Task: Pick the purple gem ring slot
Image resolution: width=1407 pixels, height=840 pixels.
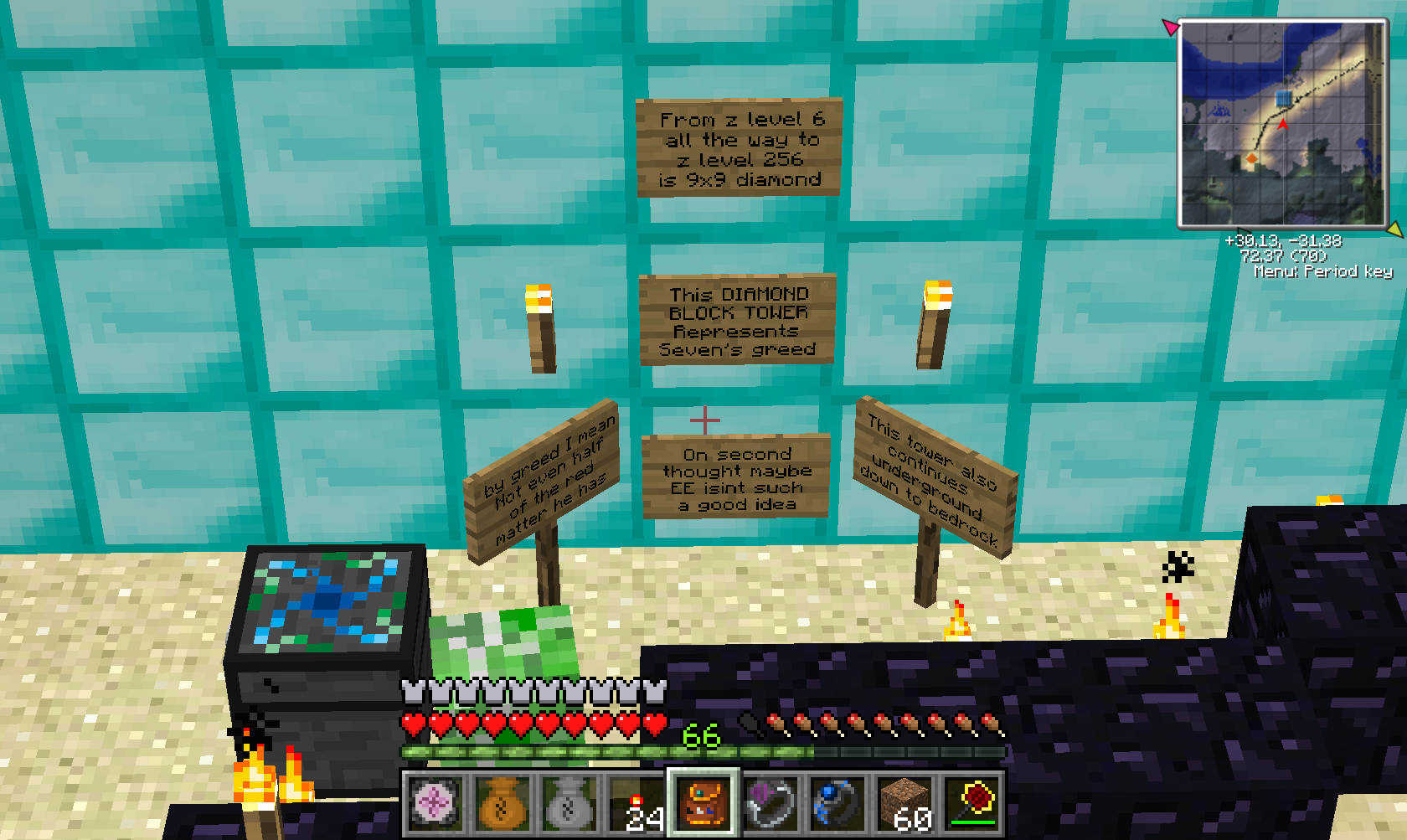Action: coord(770,803)
